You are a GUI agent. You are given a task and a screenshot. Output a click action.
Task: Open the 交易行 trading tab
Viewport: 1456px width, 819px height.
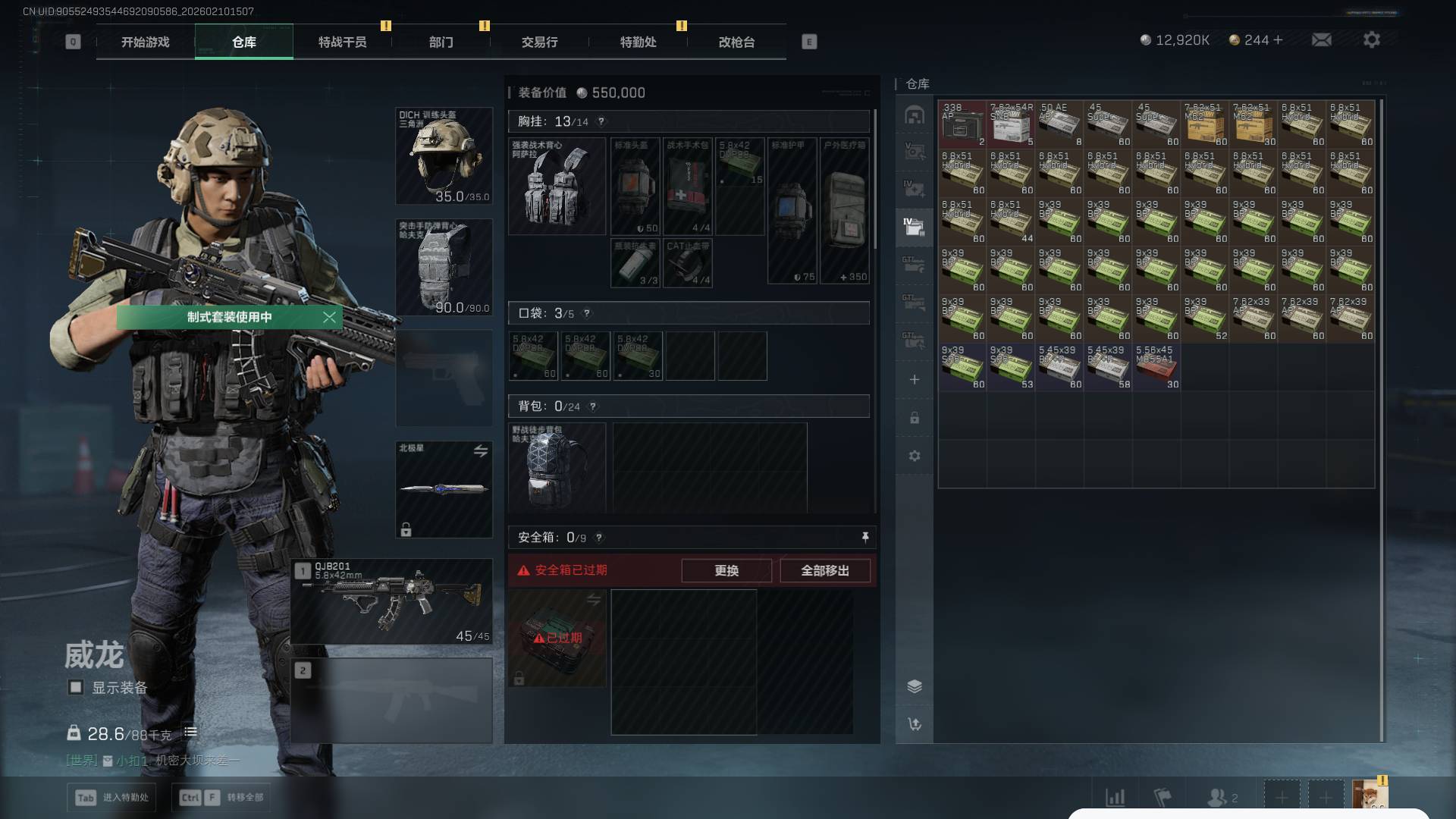tap(539, 42)
